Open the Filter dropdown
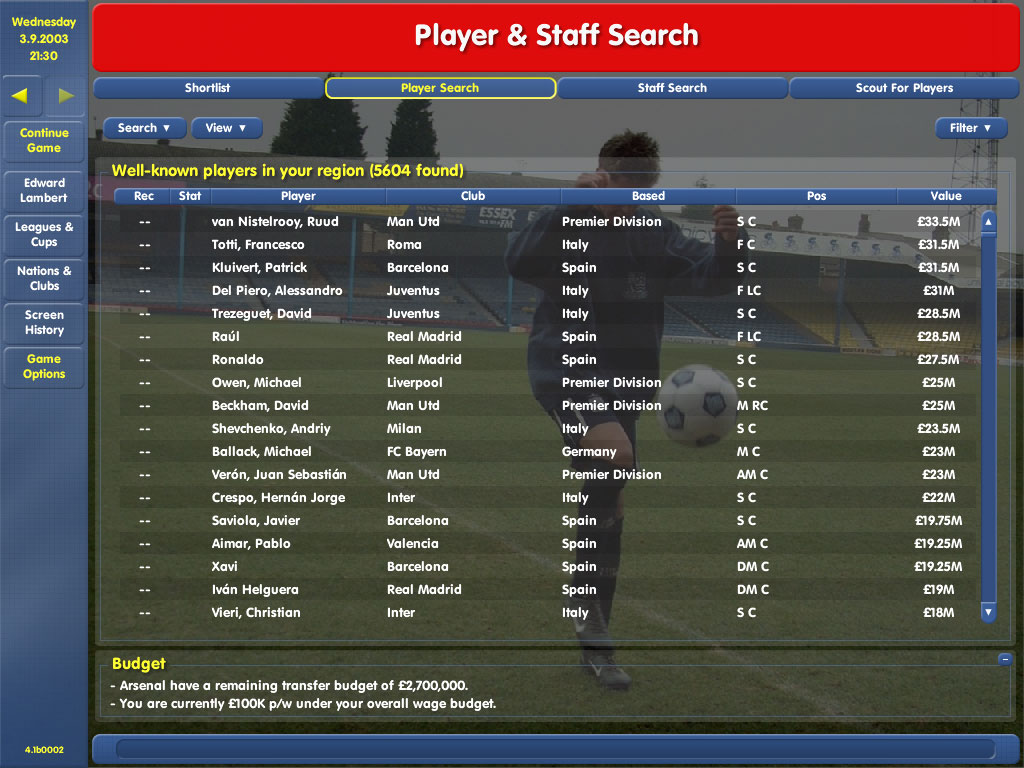Viewport: 1024px width, 768px height. click(x=970, y=128)
